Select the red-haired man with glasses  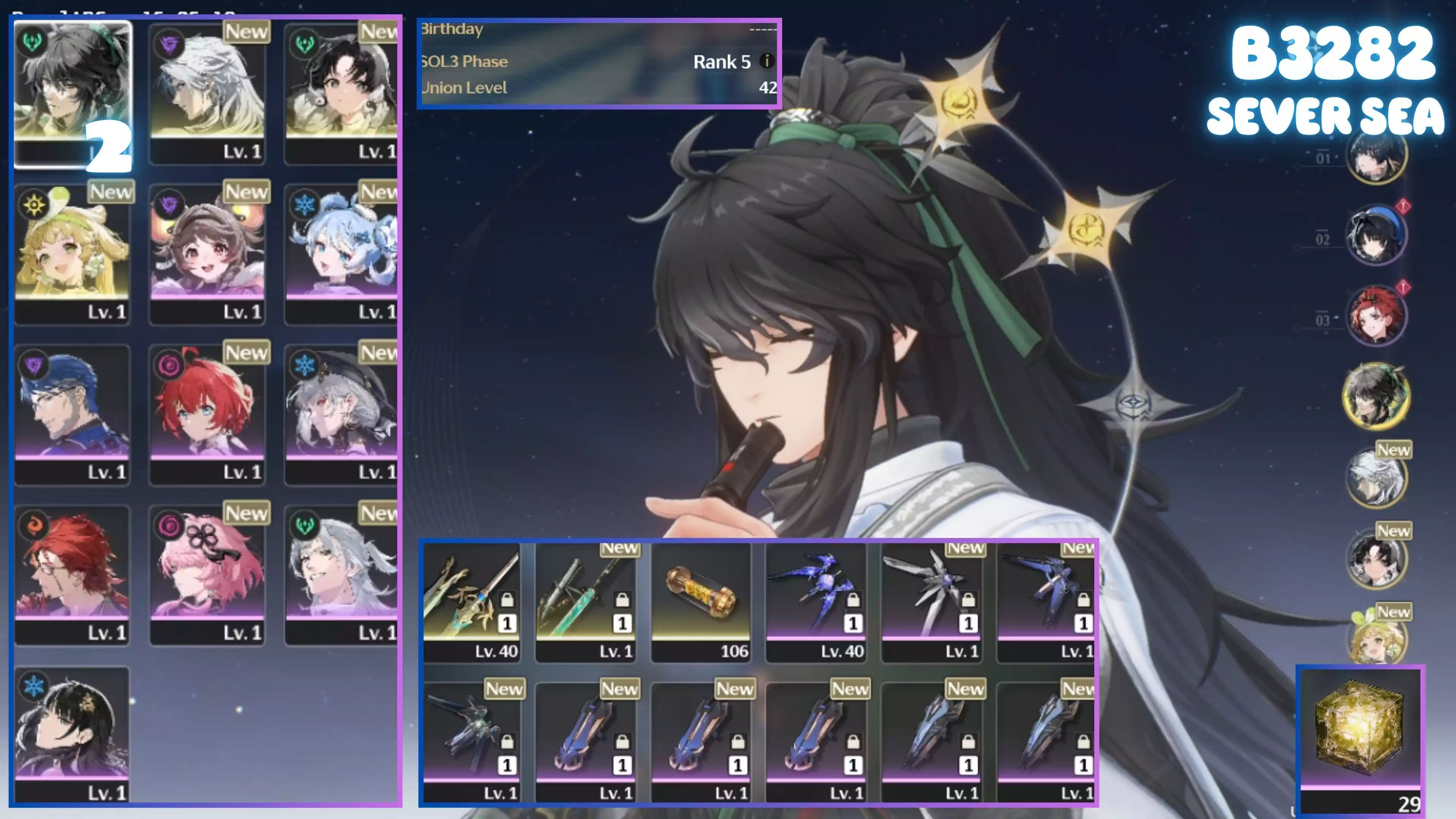[72, 575]
